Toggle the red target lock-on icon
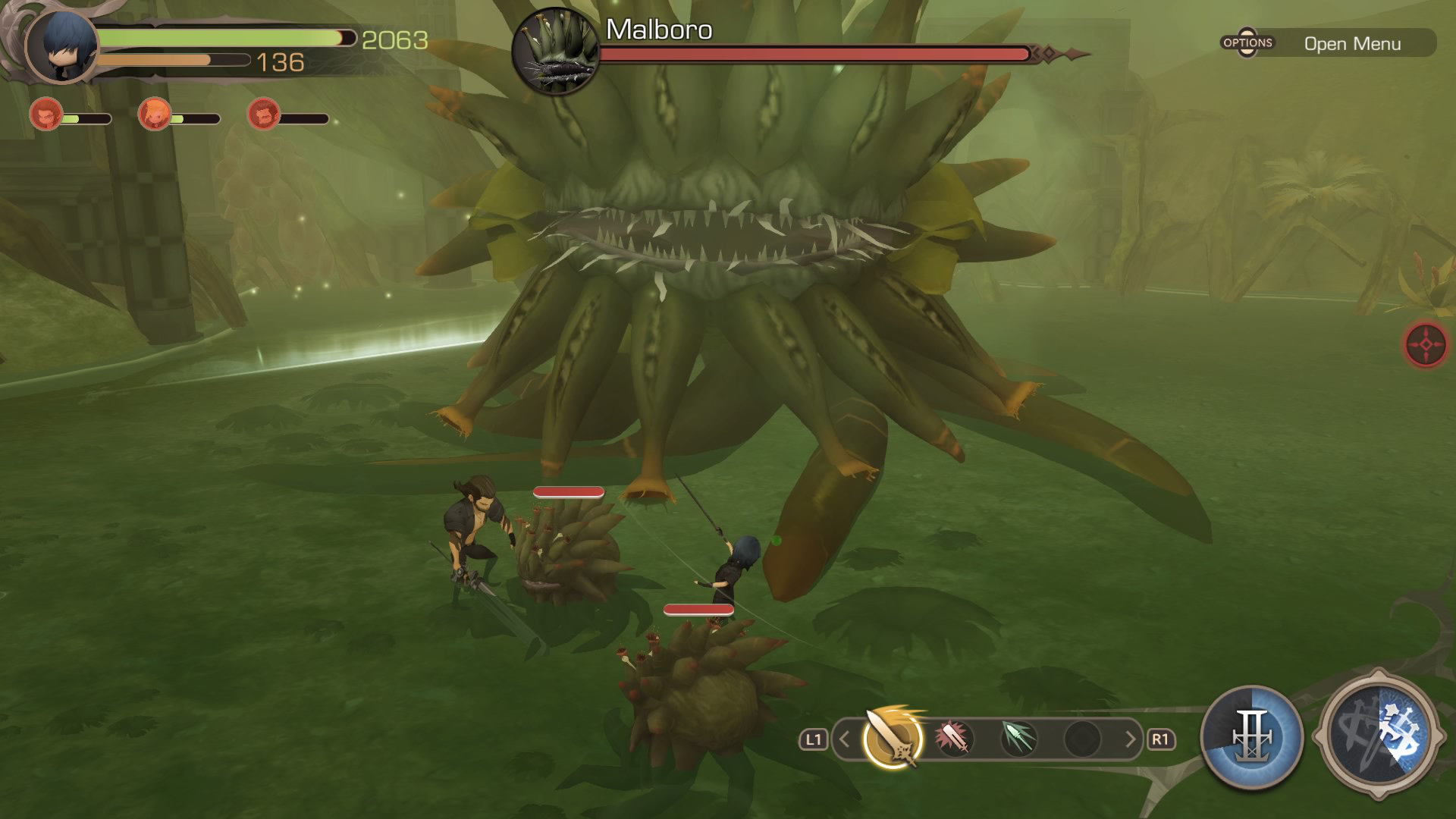 pyautogui.click(x=1426, y=345)
